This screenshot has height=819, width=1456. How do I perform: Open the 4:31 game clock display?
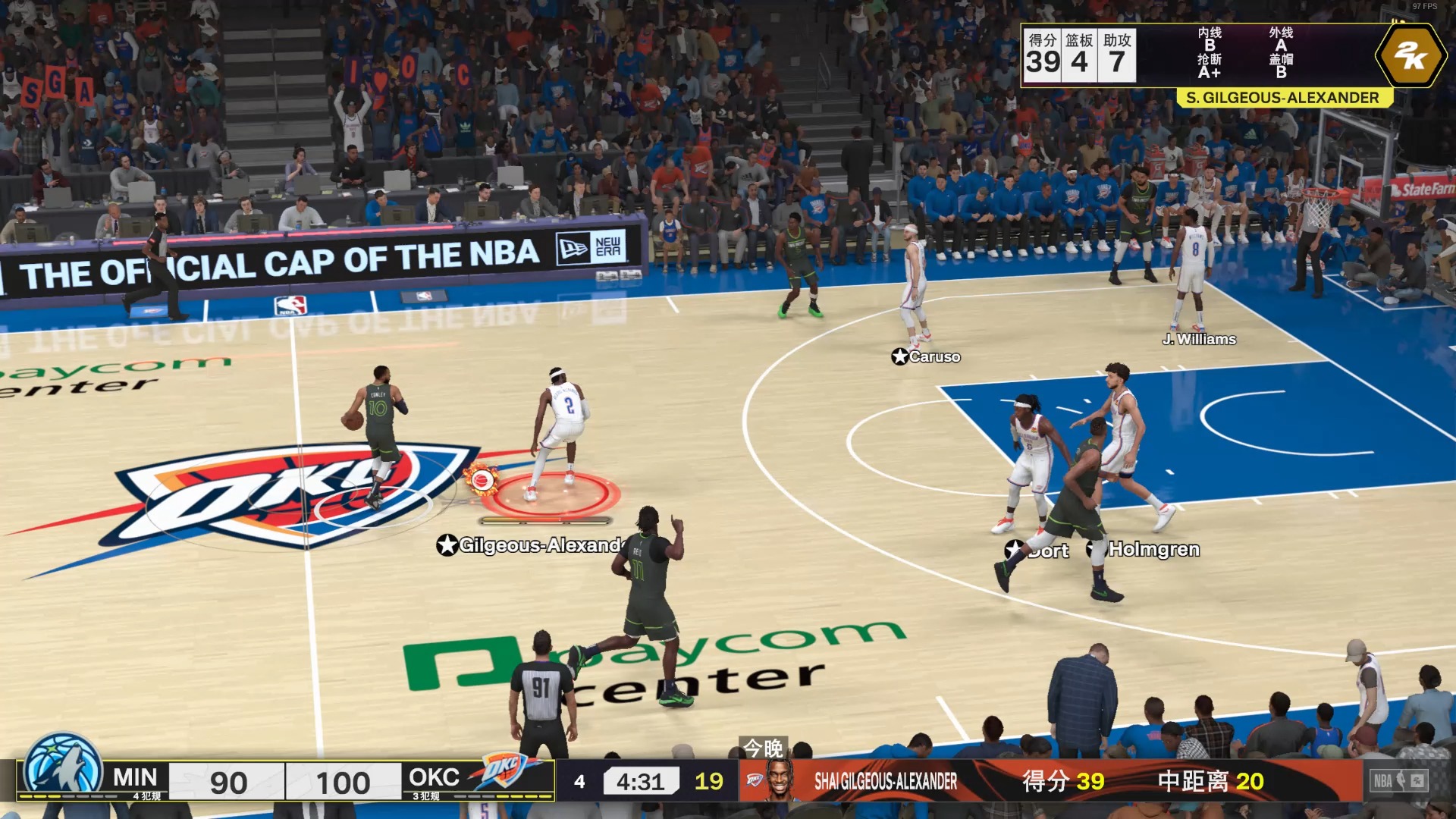(640, 780)
